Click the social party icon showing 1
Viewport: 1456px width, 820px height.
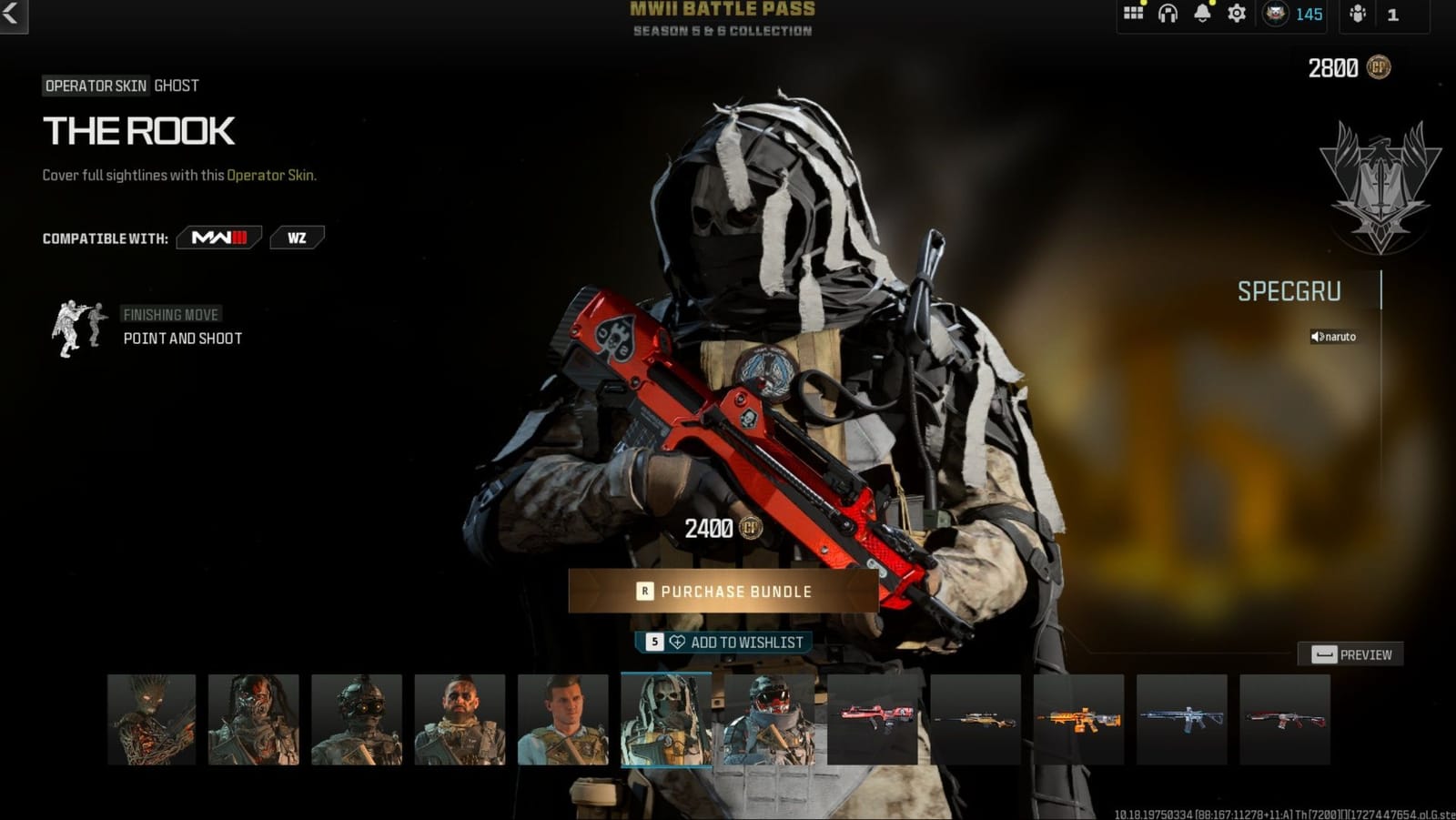point(1357,15)
